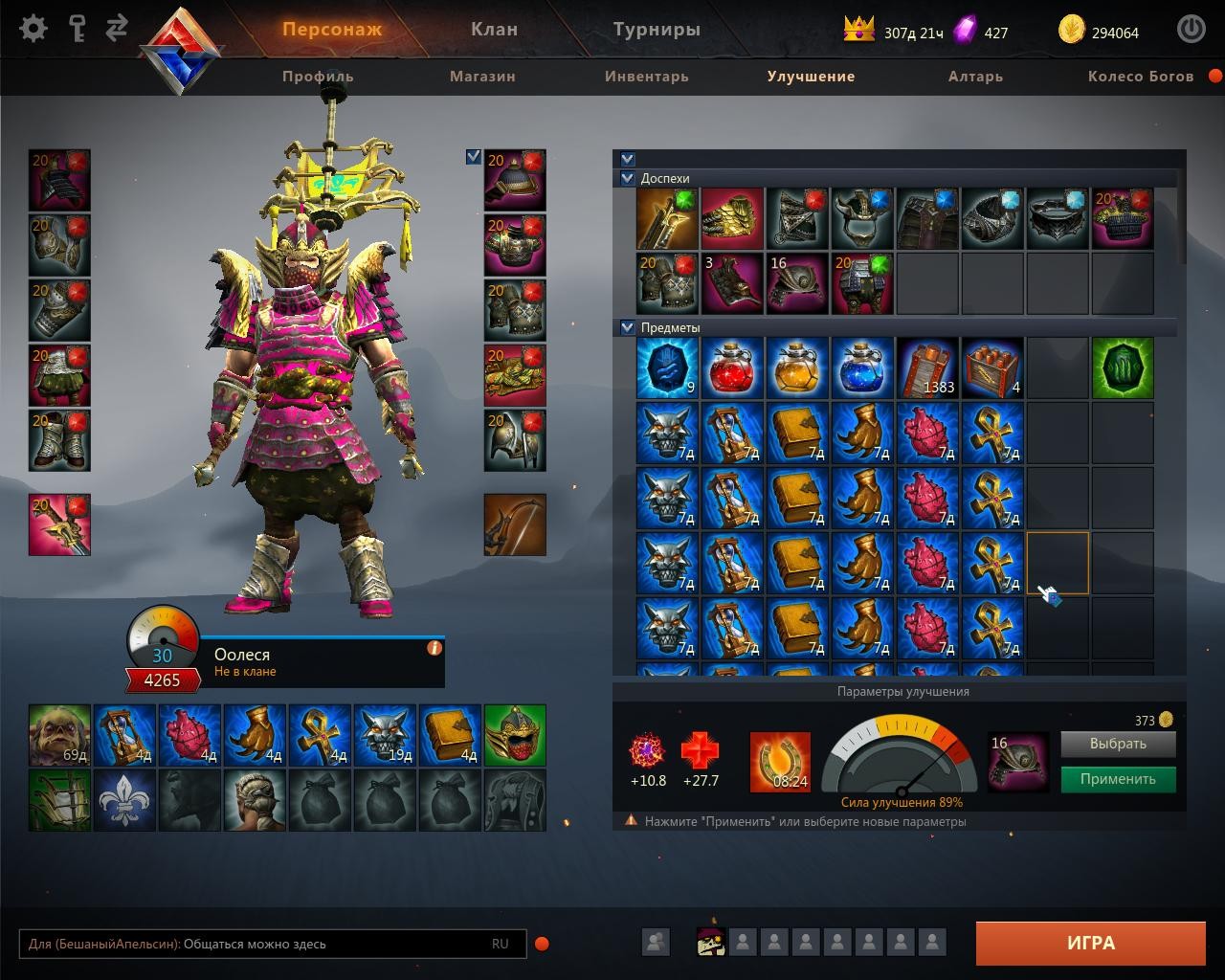Open the Турниры top menu
The image size is (1225, 980).
(x=657, y=30)
